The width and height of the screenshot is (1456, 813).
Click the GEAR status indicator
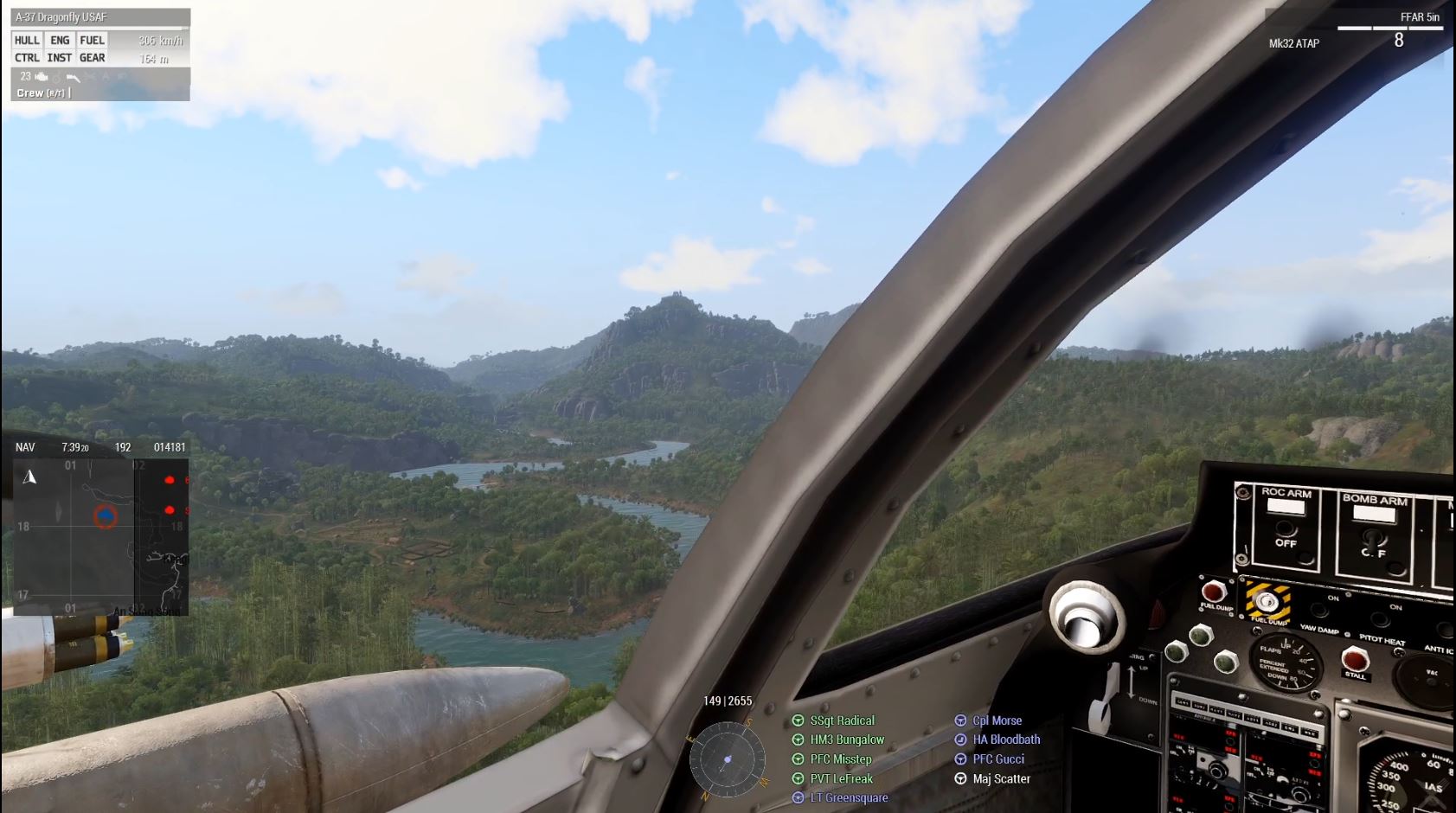[x=92, y=58]
